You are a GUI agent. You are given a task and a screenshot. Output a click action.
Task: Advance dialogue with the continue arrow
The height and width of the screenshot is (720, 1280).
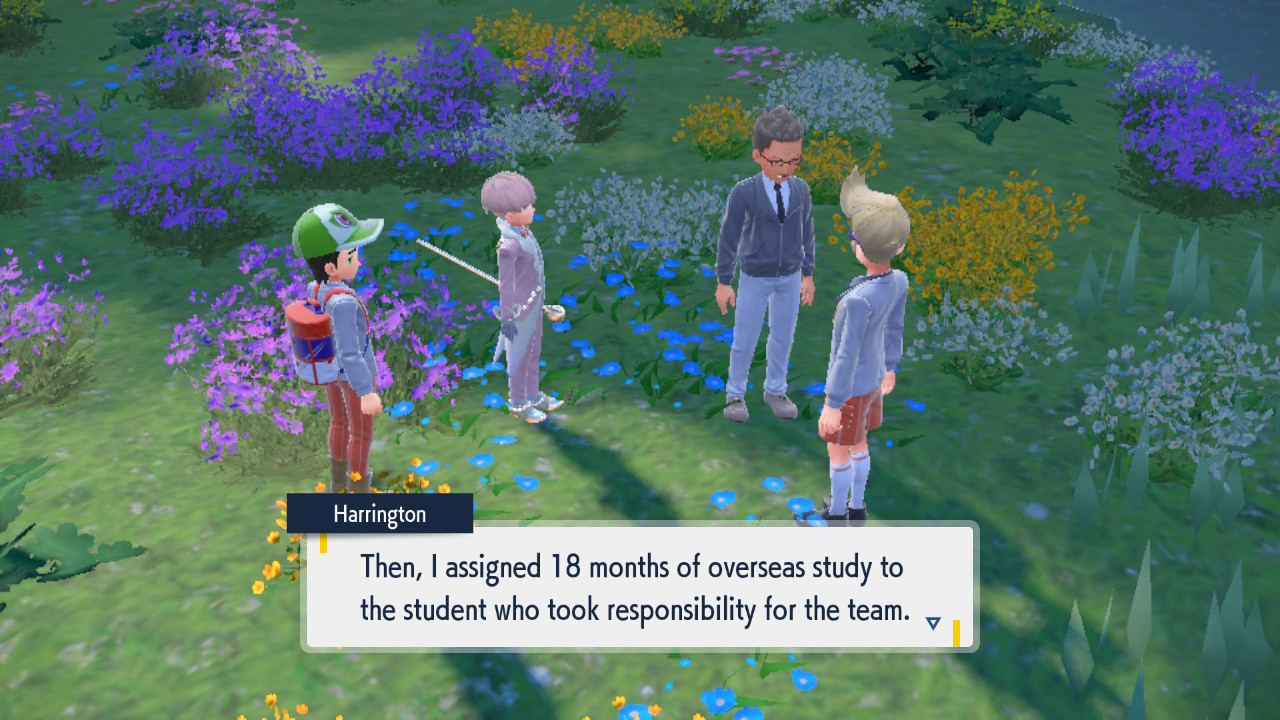point(933,623)
